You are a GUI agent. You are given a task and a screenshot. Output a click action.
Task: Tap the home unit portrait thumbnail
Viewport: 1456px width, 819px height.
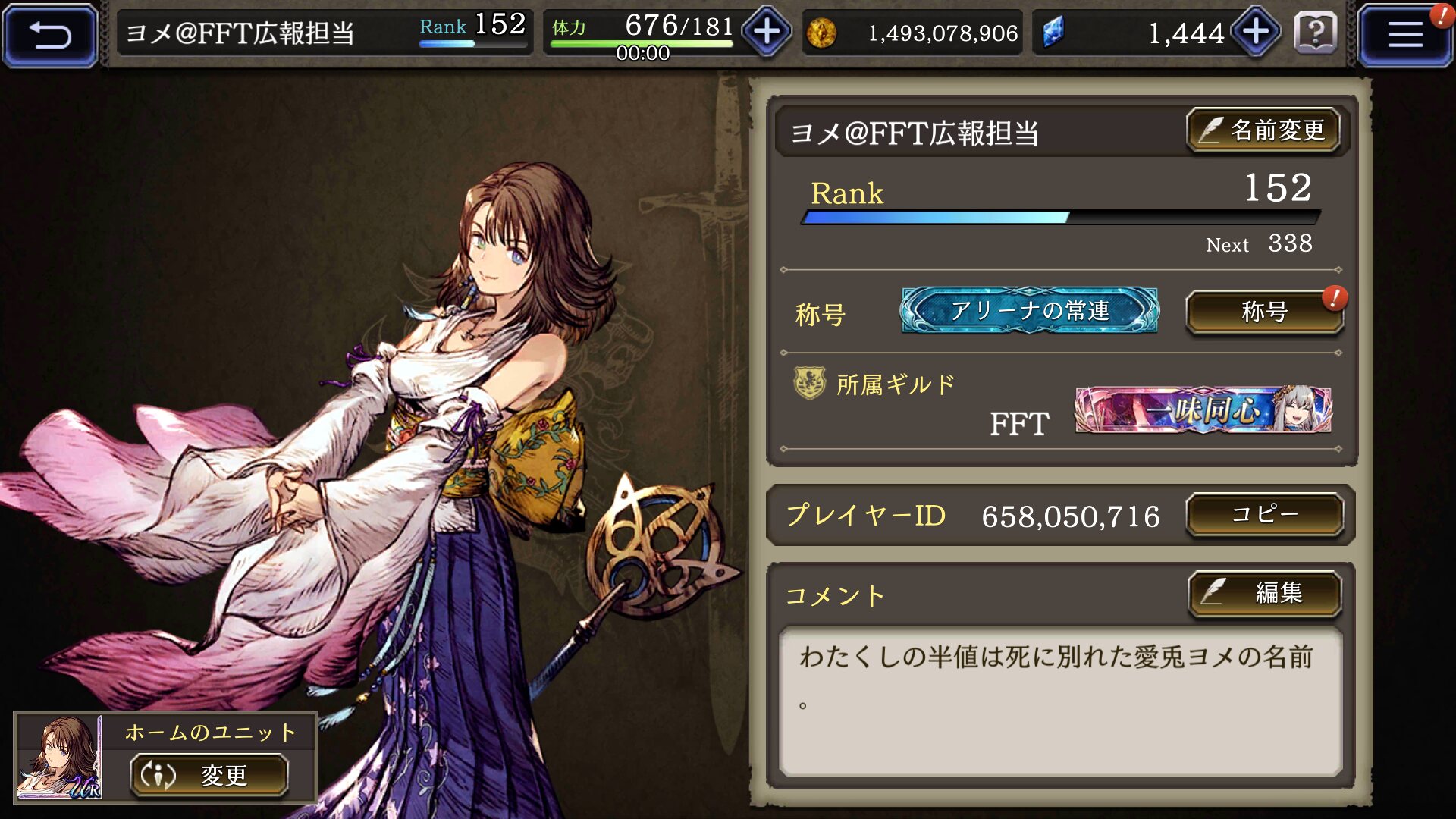[59, 757]
